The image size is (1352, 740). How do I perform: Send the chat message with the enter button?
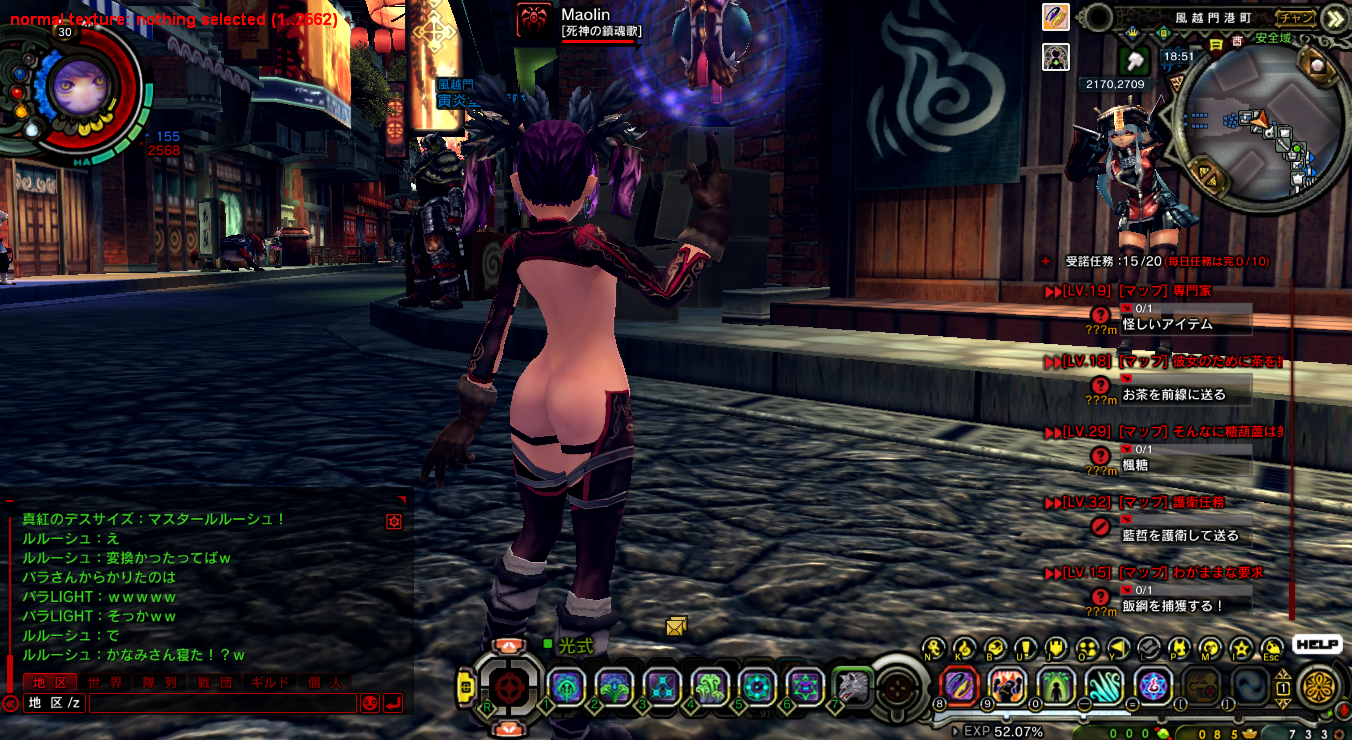(393, 703)
